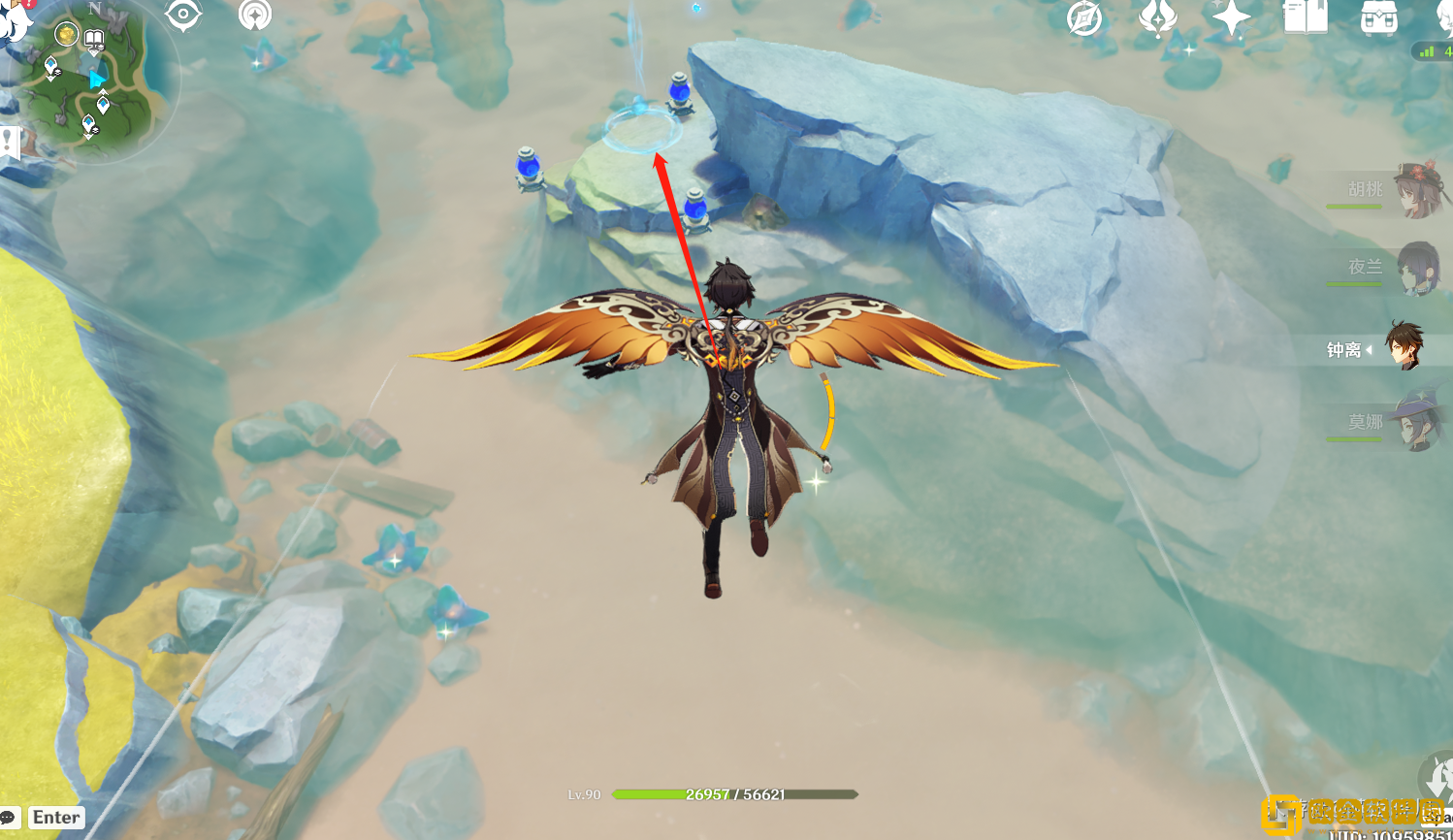Open the winged Wish icon
Screen dimensions: 1453x840
click(x=1157, y=17)
